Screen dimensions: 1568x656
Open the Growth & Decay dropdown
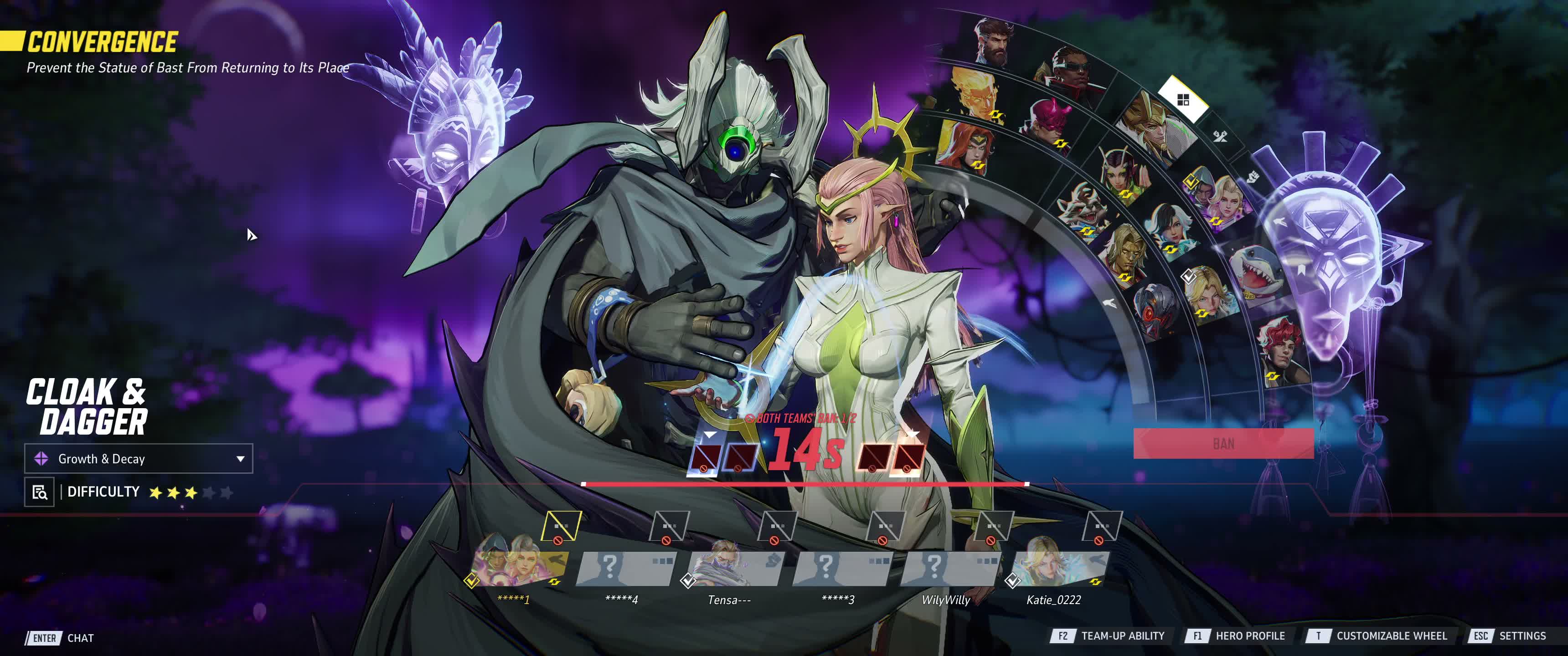[138, 459]
